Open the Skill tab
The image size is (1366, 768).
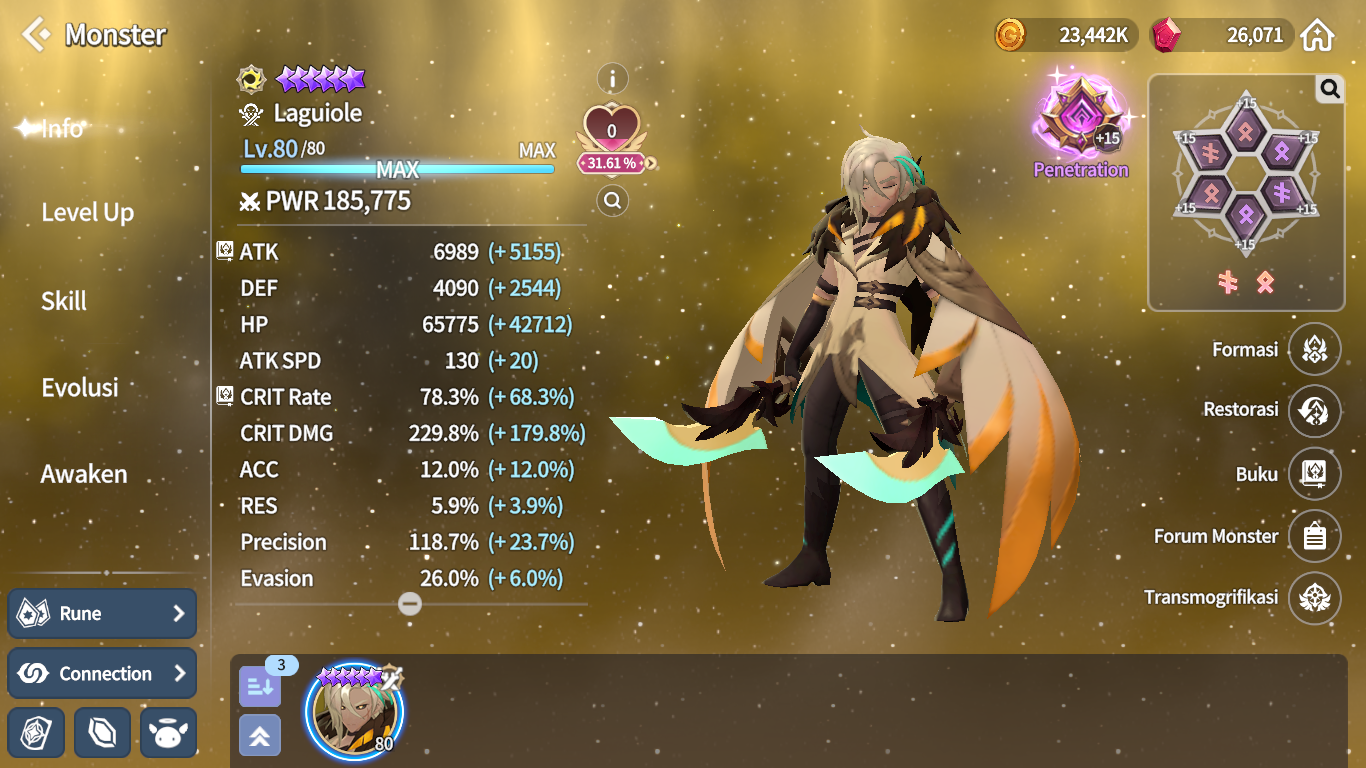pos(64,301)
